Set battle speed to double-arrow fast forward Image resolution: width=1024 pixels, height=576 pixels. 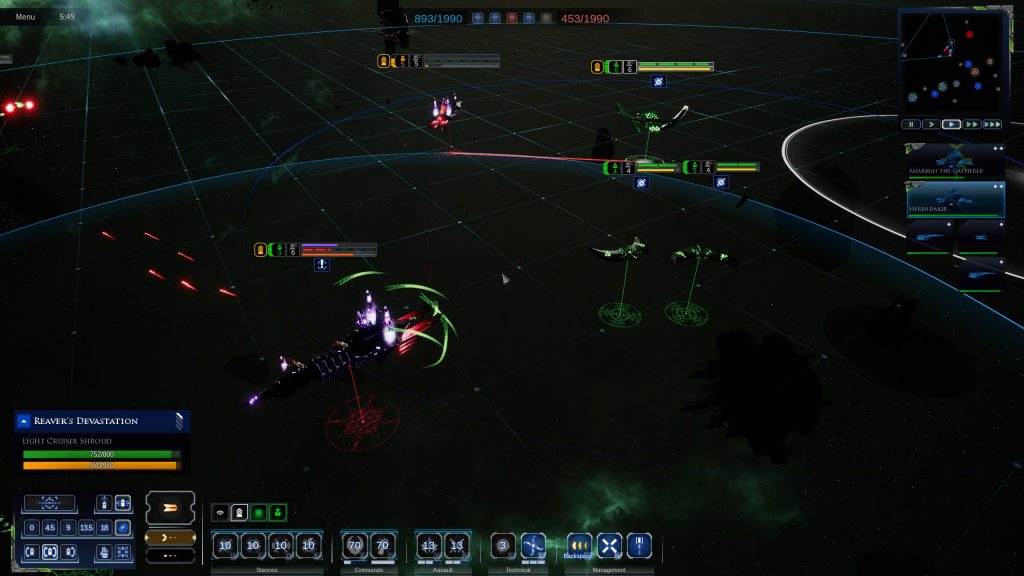point(971,125)
